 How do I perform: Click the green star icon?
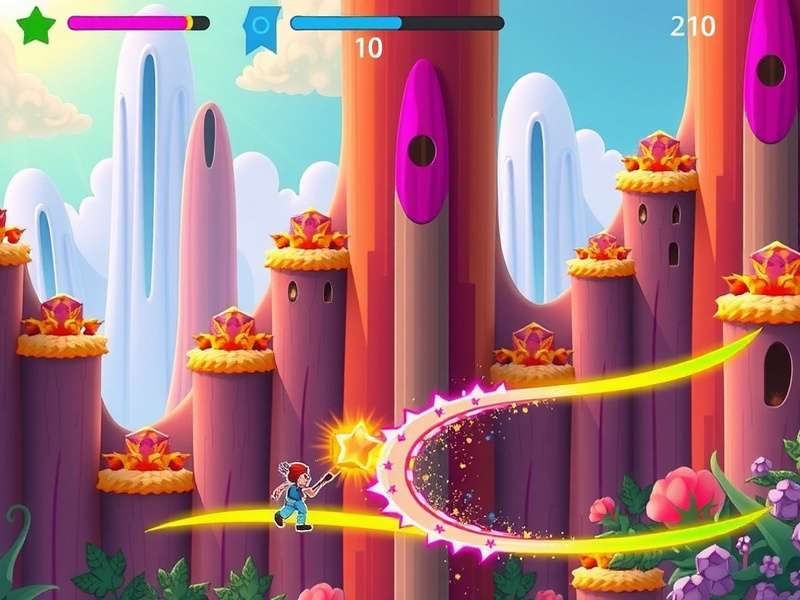pos(37,24)
